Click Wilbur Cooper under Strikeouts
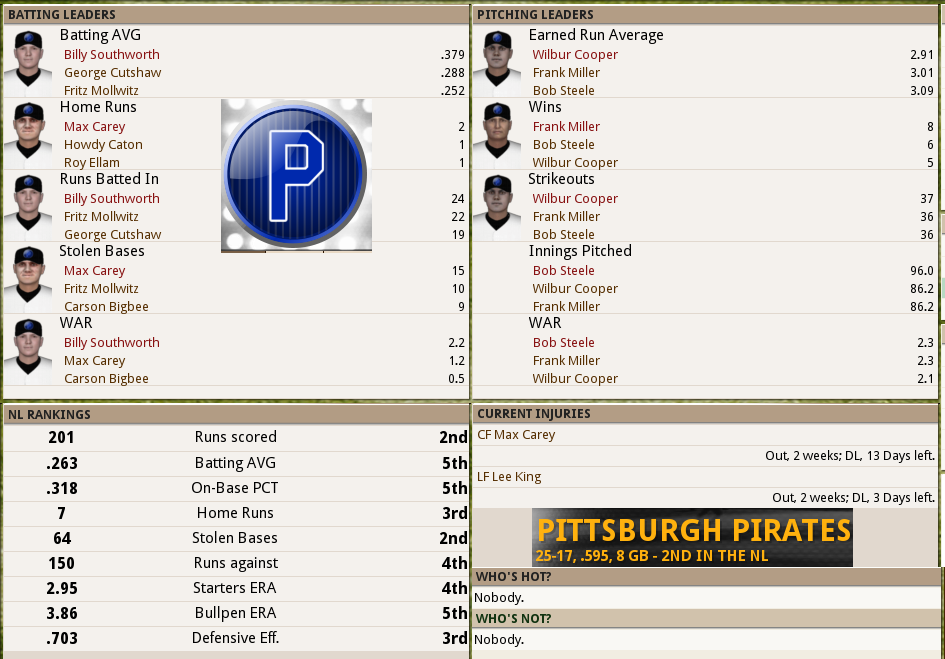The image size is (945, 659). 575,199
